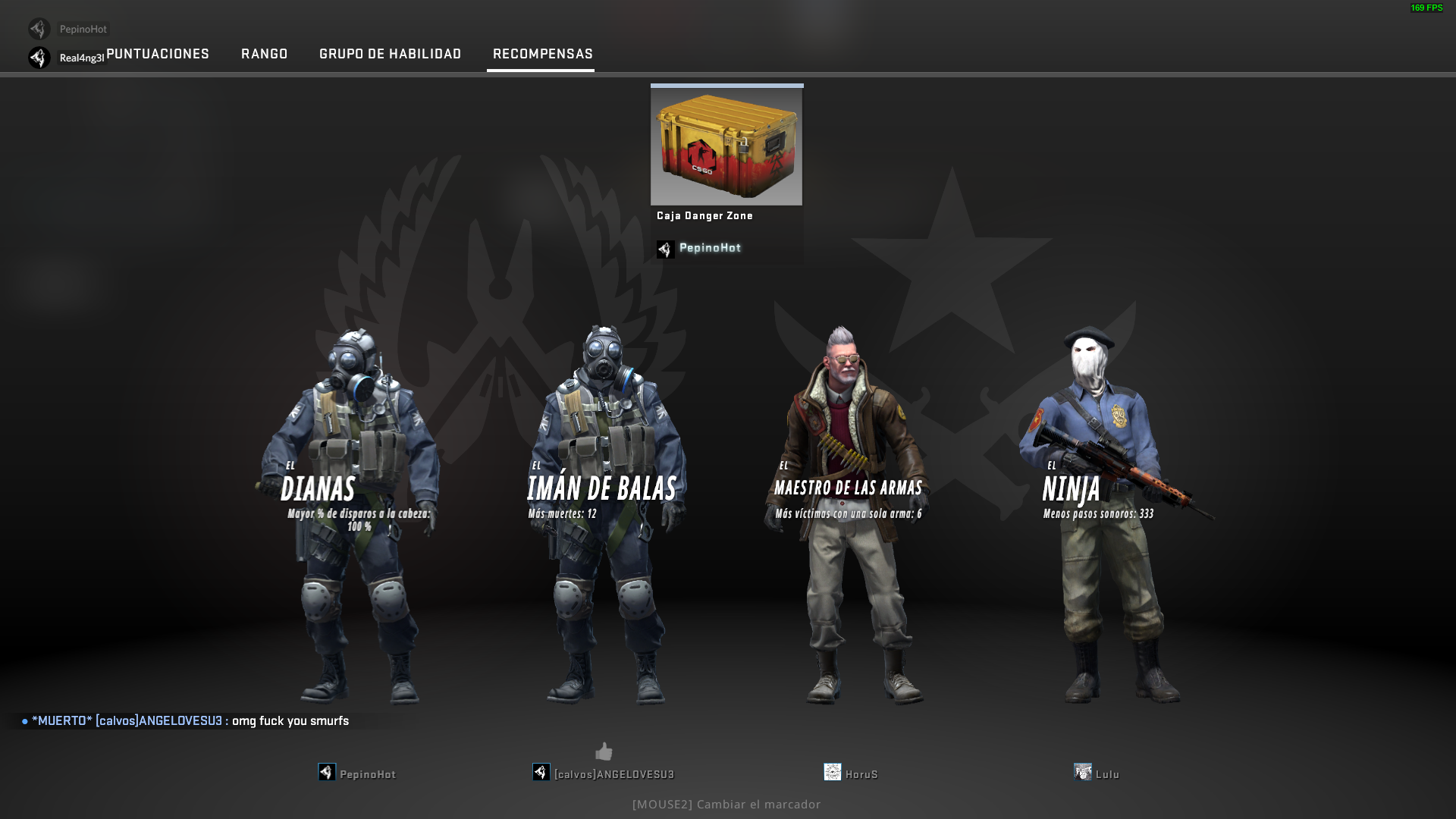Click PepinoHot's name under the case drop
This screenshot has width=1456, height=819.
(710, 248)
